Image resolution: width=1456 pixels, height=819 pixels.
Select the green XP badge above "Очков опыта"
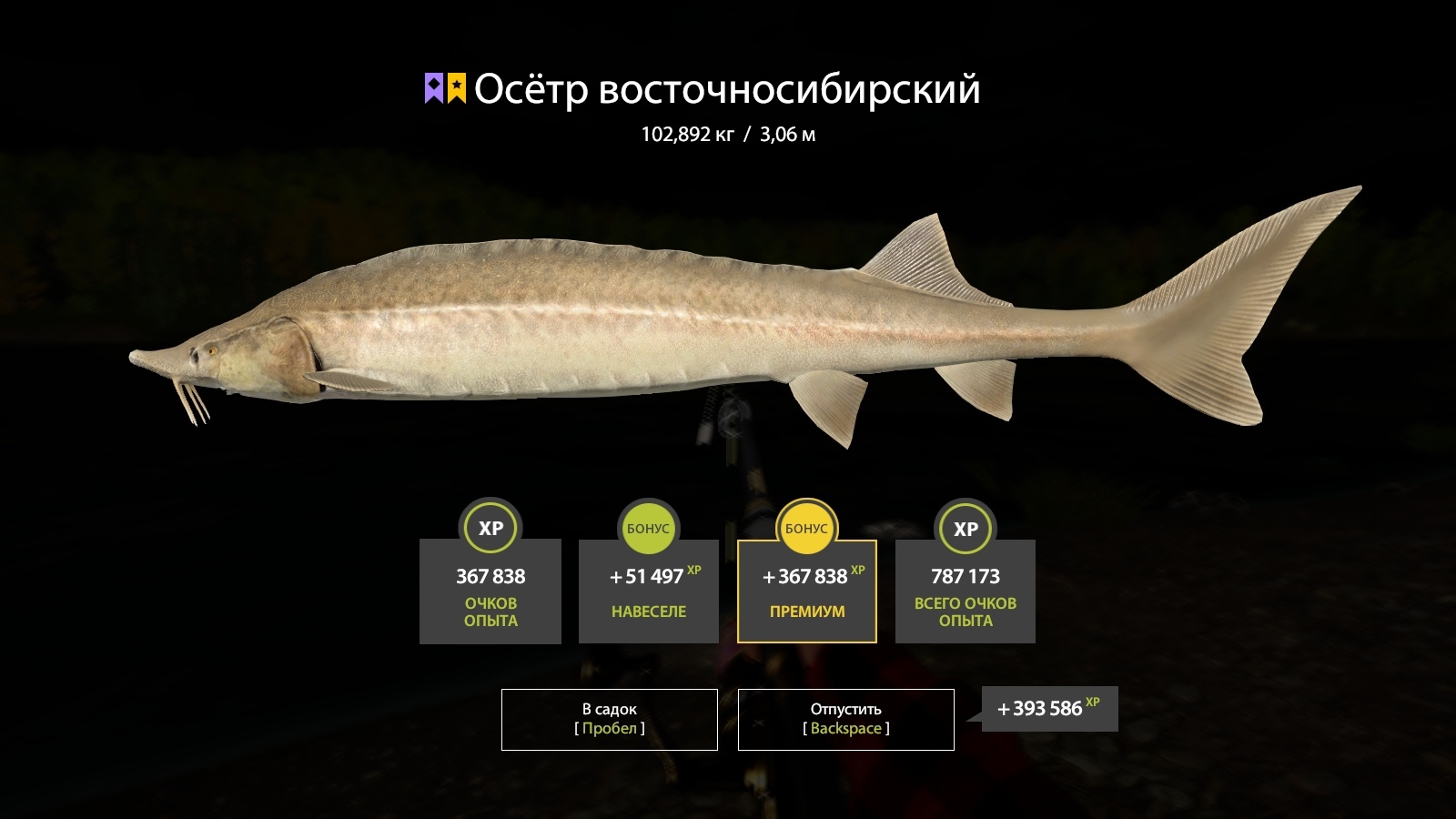490,528
